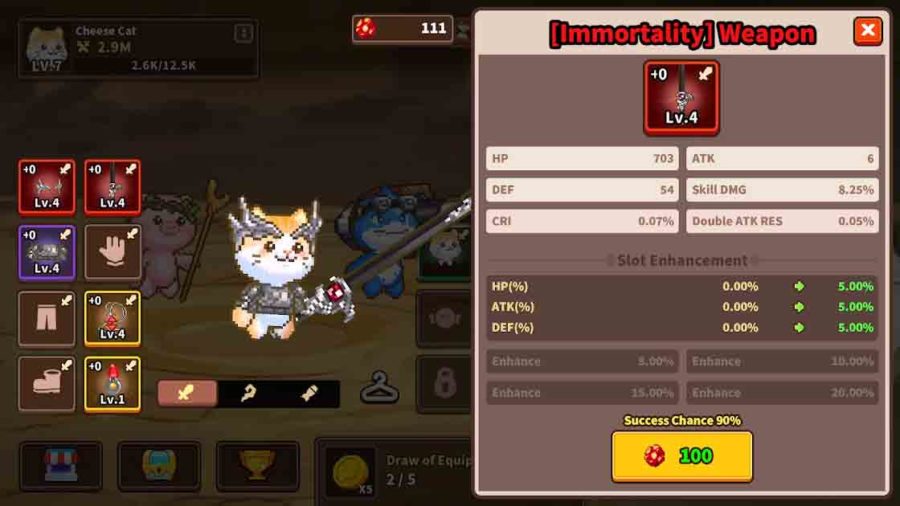
Task: Open the gold trophy button
Action: [x=258, y=465]
